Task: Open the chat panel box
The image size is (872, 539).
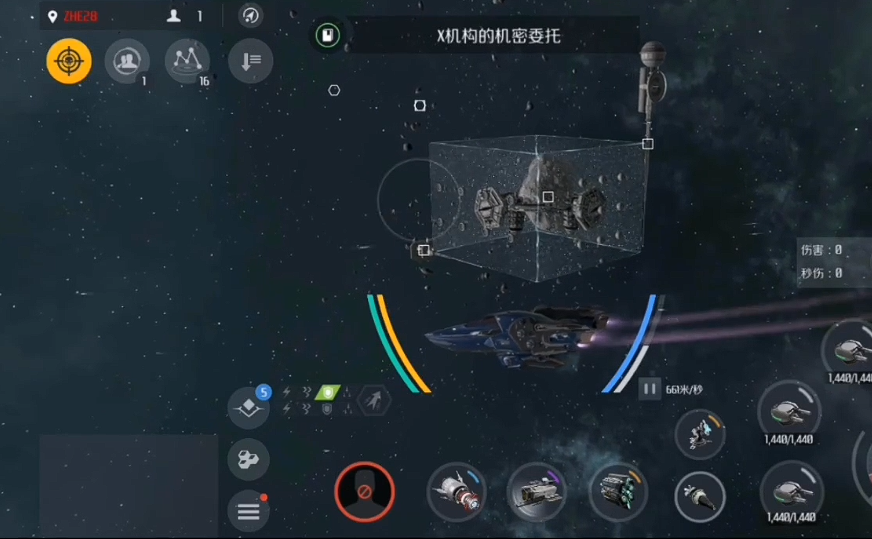Action: (x=128, y=486)
